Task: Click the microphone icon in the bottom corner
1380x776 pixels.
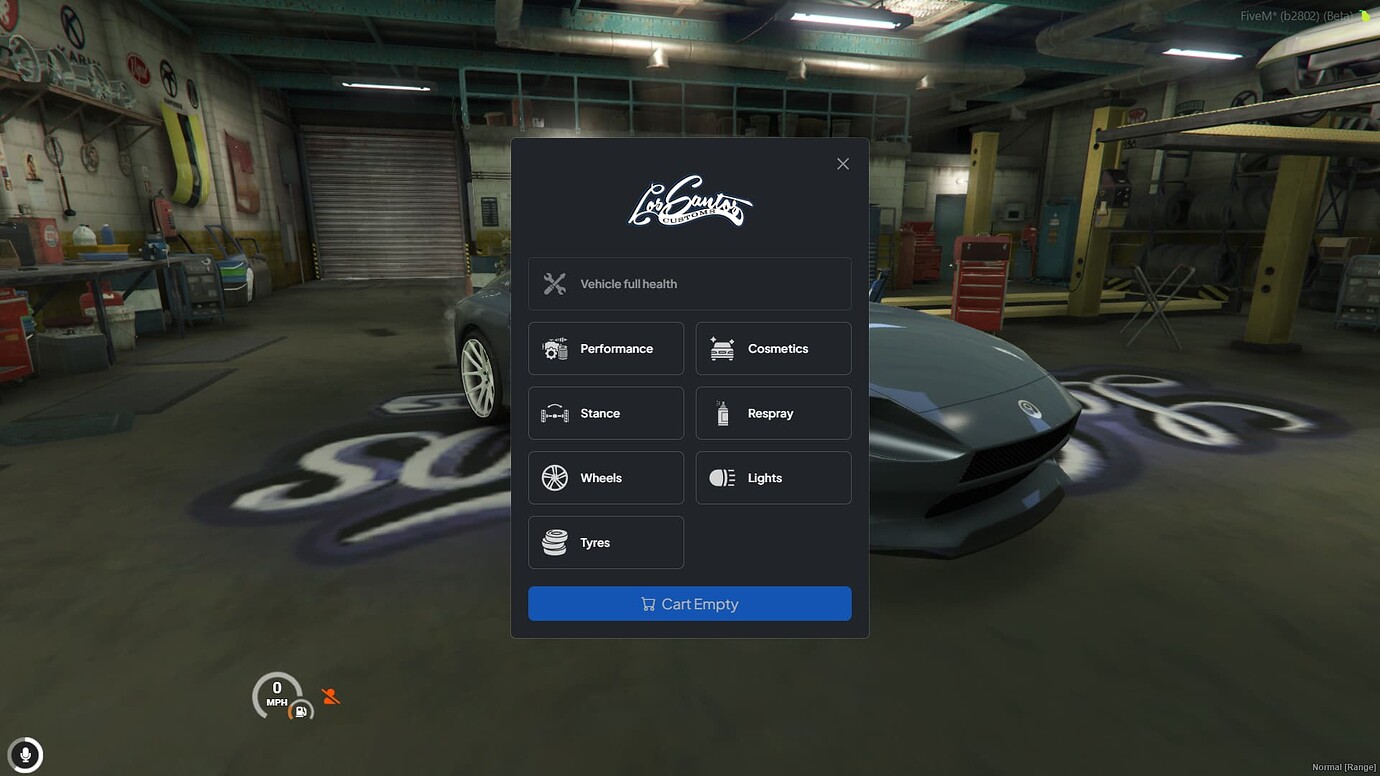Action: [25, 754]
